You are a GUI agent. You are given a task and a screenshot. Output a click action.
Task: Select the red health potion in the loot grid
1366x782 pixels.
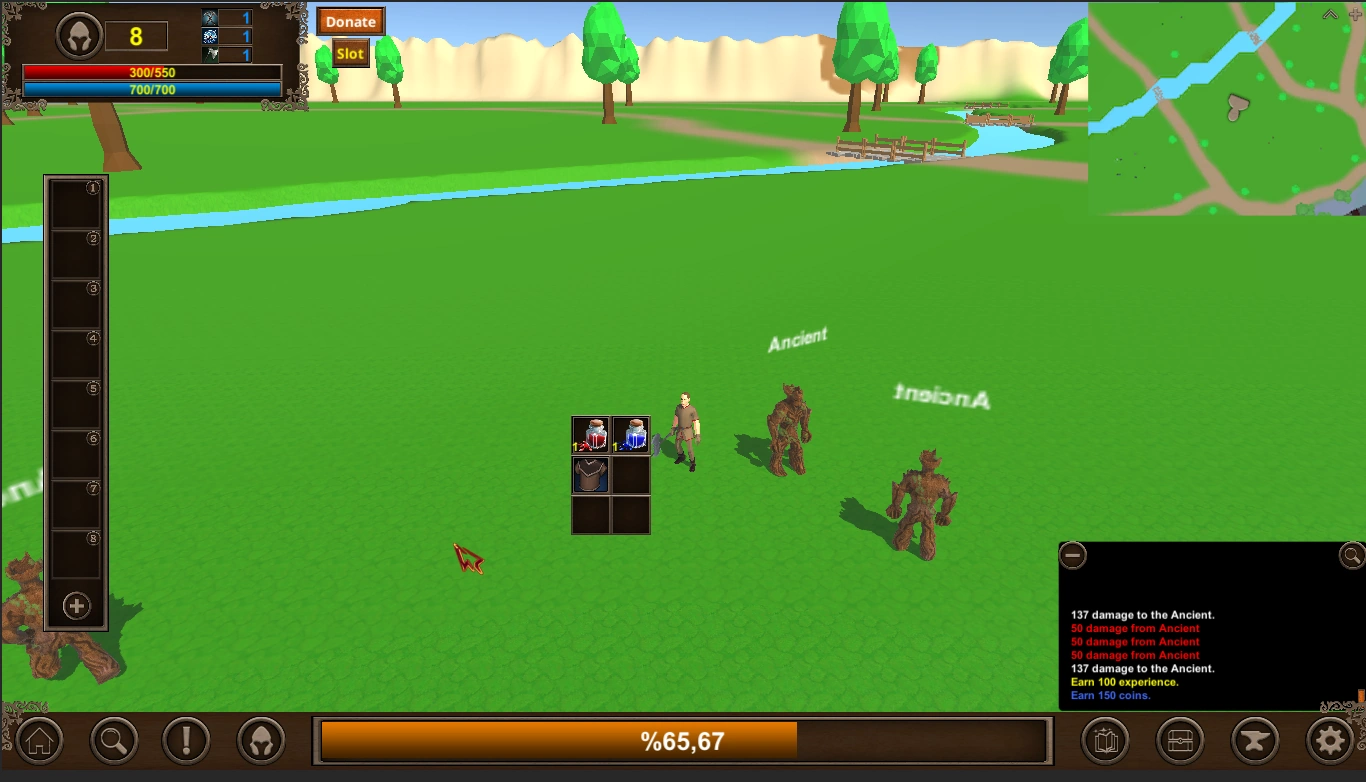(590, 433)
